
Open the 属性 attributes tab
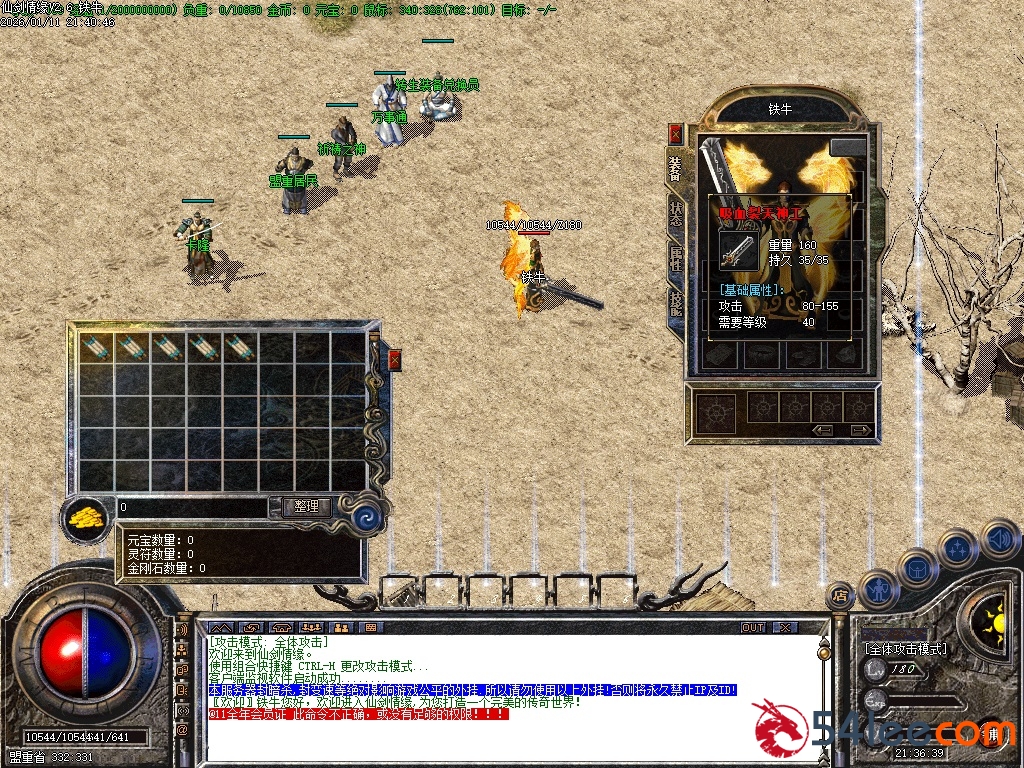click(676, 257)
